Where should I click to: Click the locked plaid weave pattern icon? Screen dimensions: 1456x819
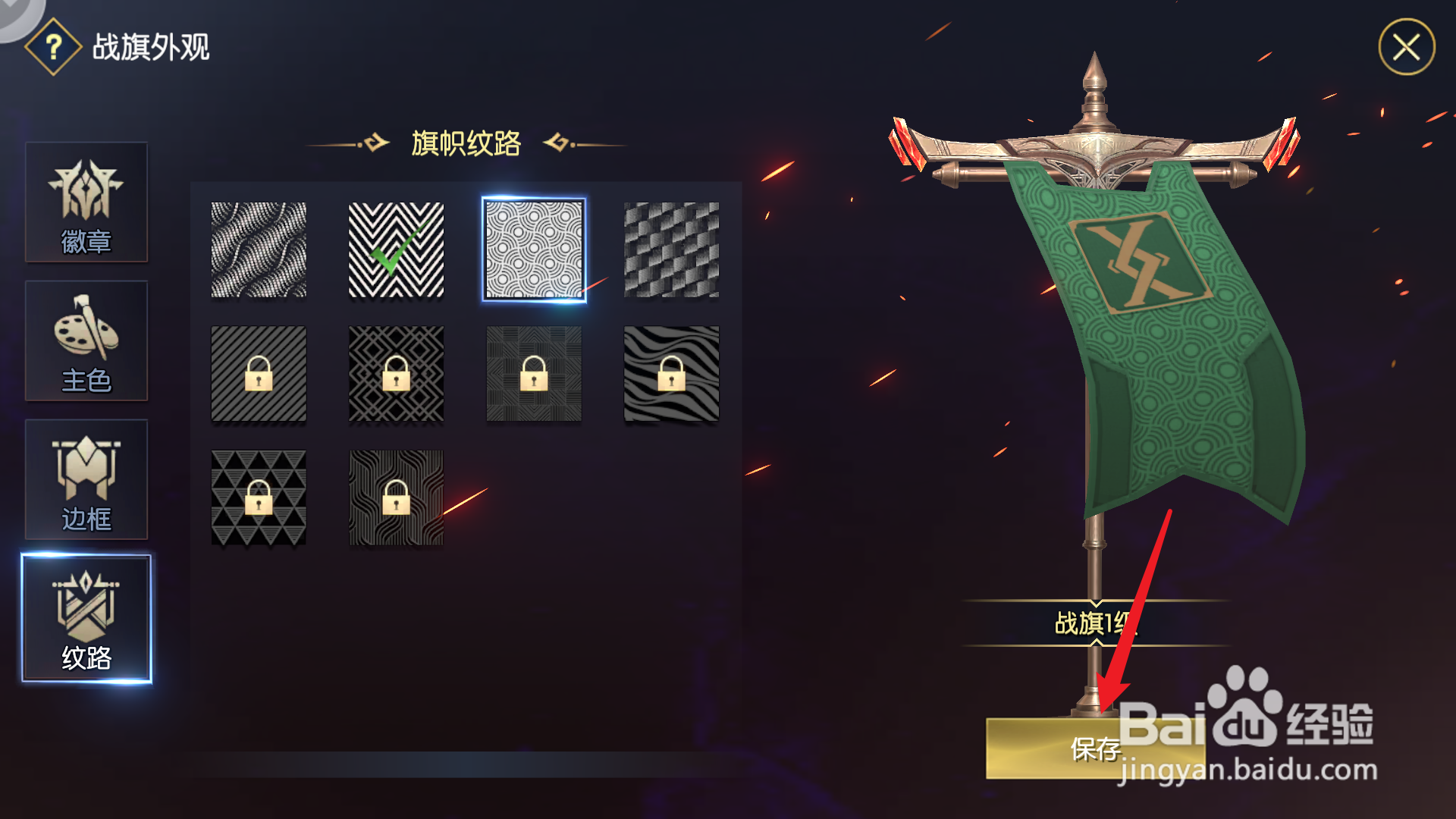pyautogui.click(x=533, y=374)
